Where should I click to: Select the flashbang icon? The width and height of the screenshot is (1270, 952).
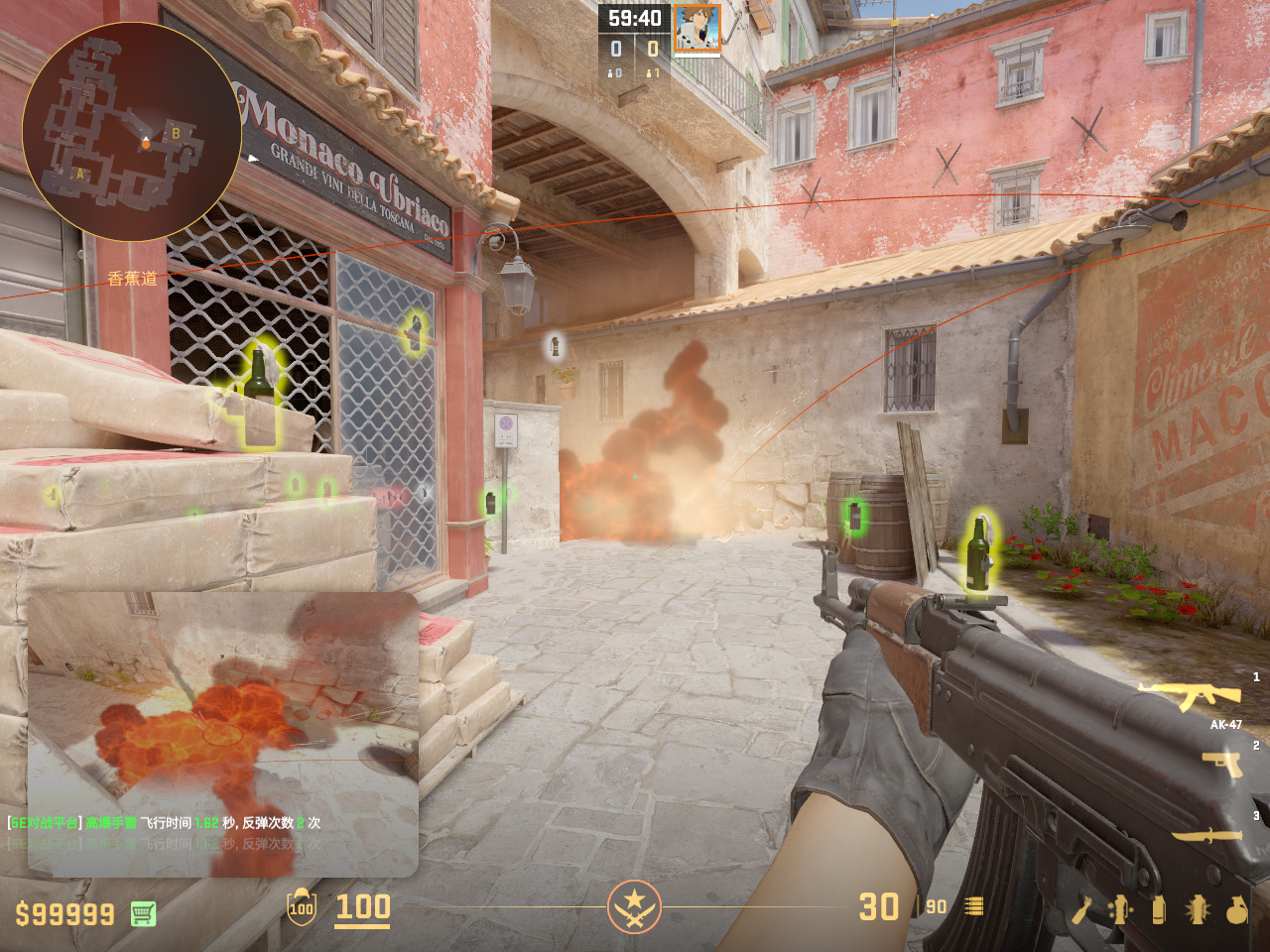pos(1197,909)
